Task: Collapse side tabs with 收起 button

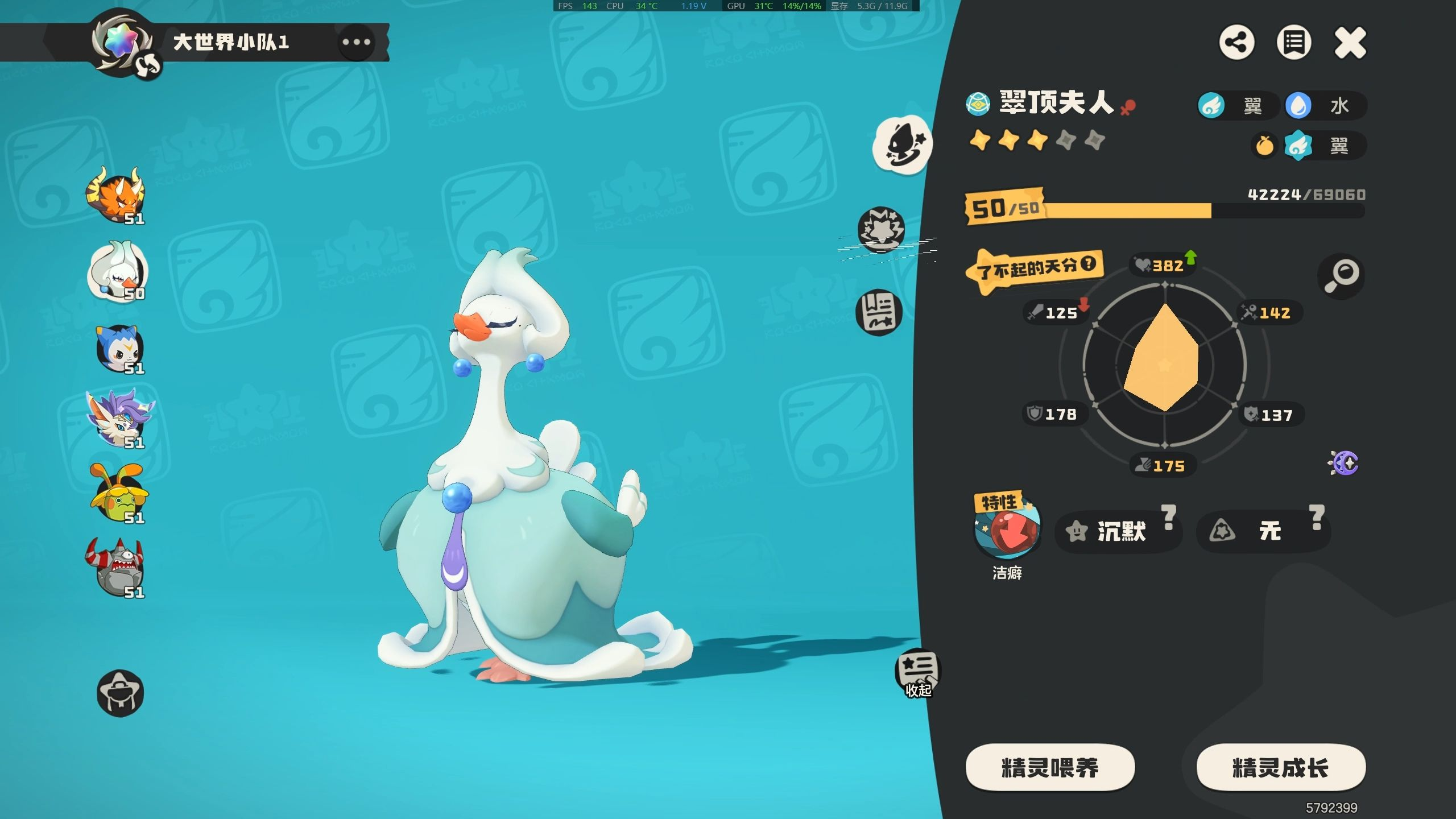Action: [917, 673]
